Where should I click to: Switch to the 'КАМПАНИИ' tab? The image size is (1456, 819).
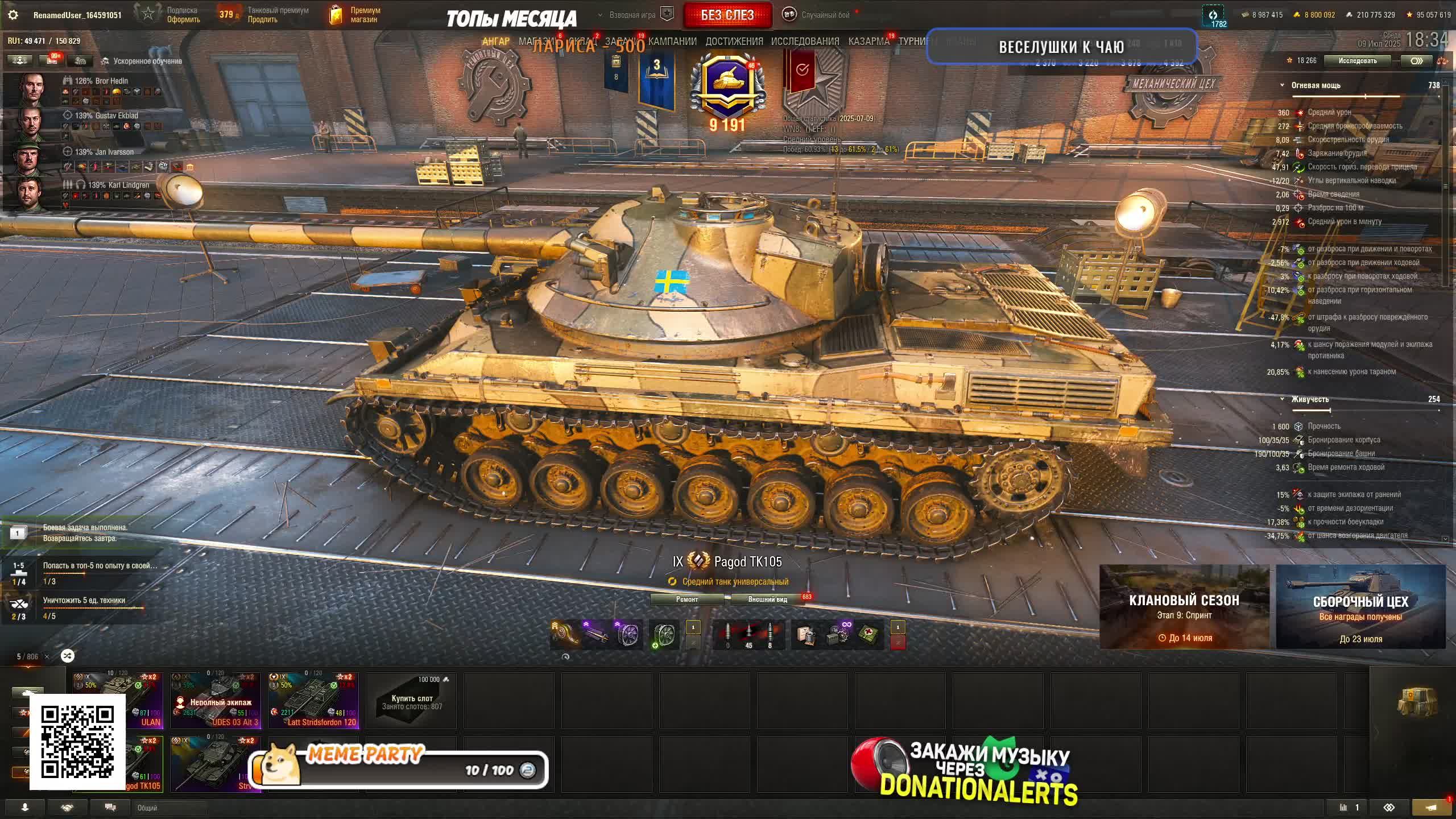click(672, 42)
